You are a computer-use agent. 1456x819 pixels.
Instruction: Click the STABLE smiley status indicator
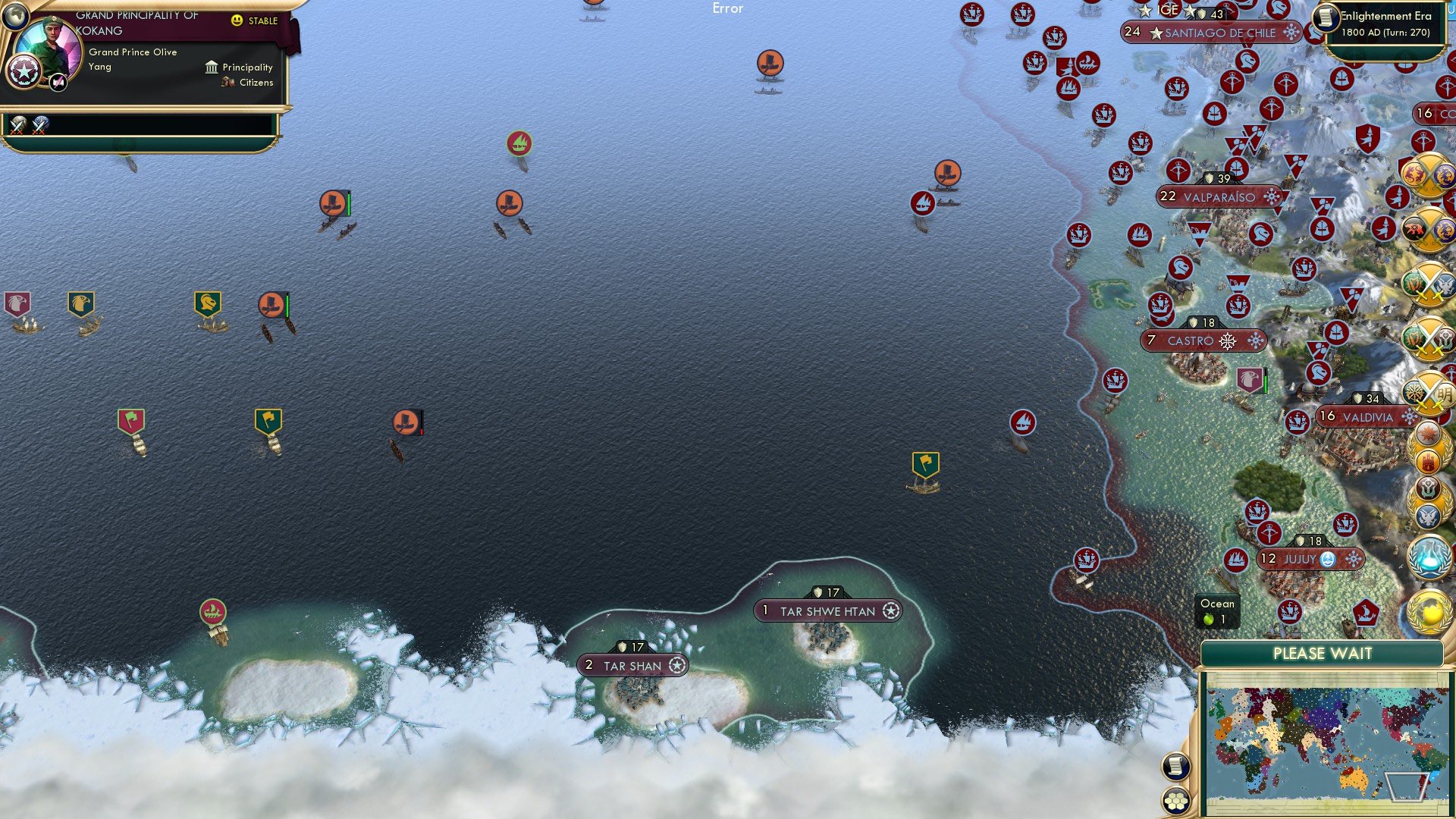tap(238, 22)
